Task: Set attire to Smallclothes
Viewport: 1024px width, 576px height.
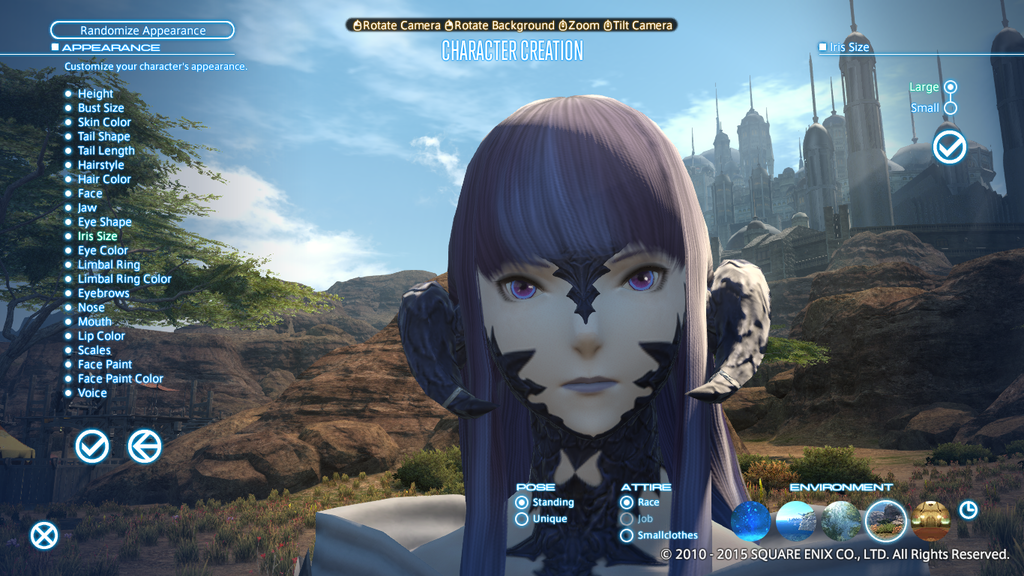Action: (x=627, y=535)
